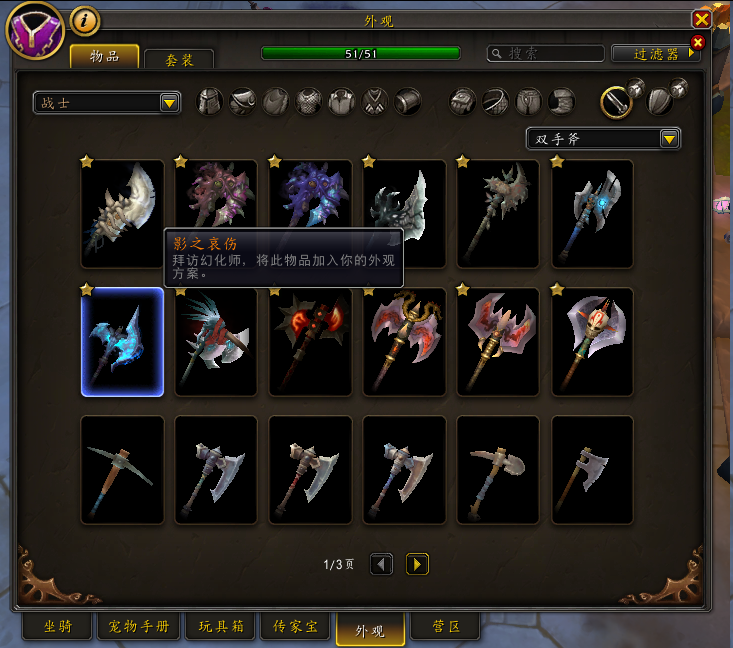Show the 传家宝 heirlooms tab
Screen dimensions: 733x648
click(295, 627)
